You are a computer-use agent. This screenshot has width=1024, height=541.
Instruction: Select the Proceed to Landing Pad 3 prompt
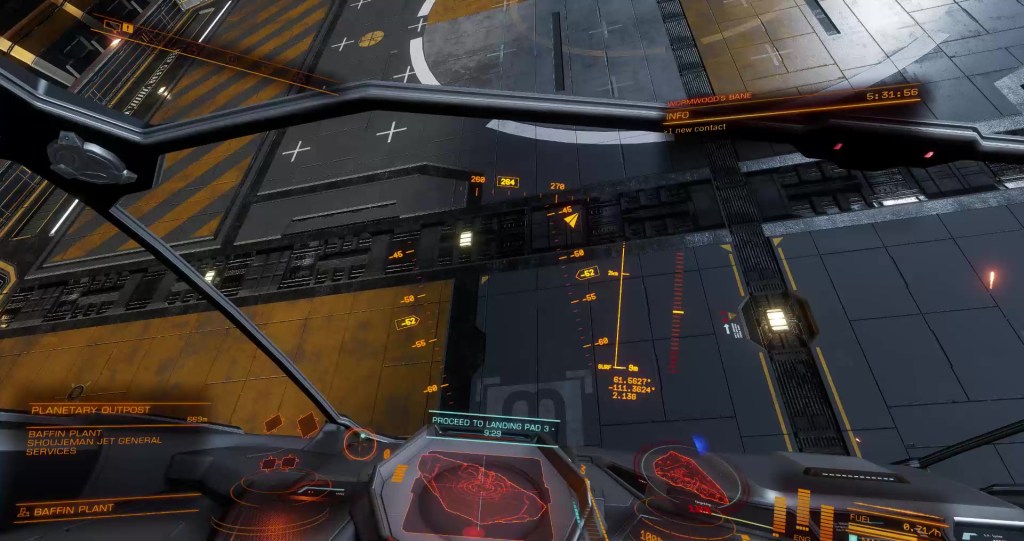[493, 427]
